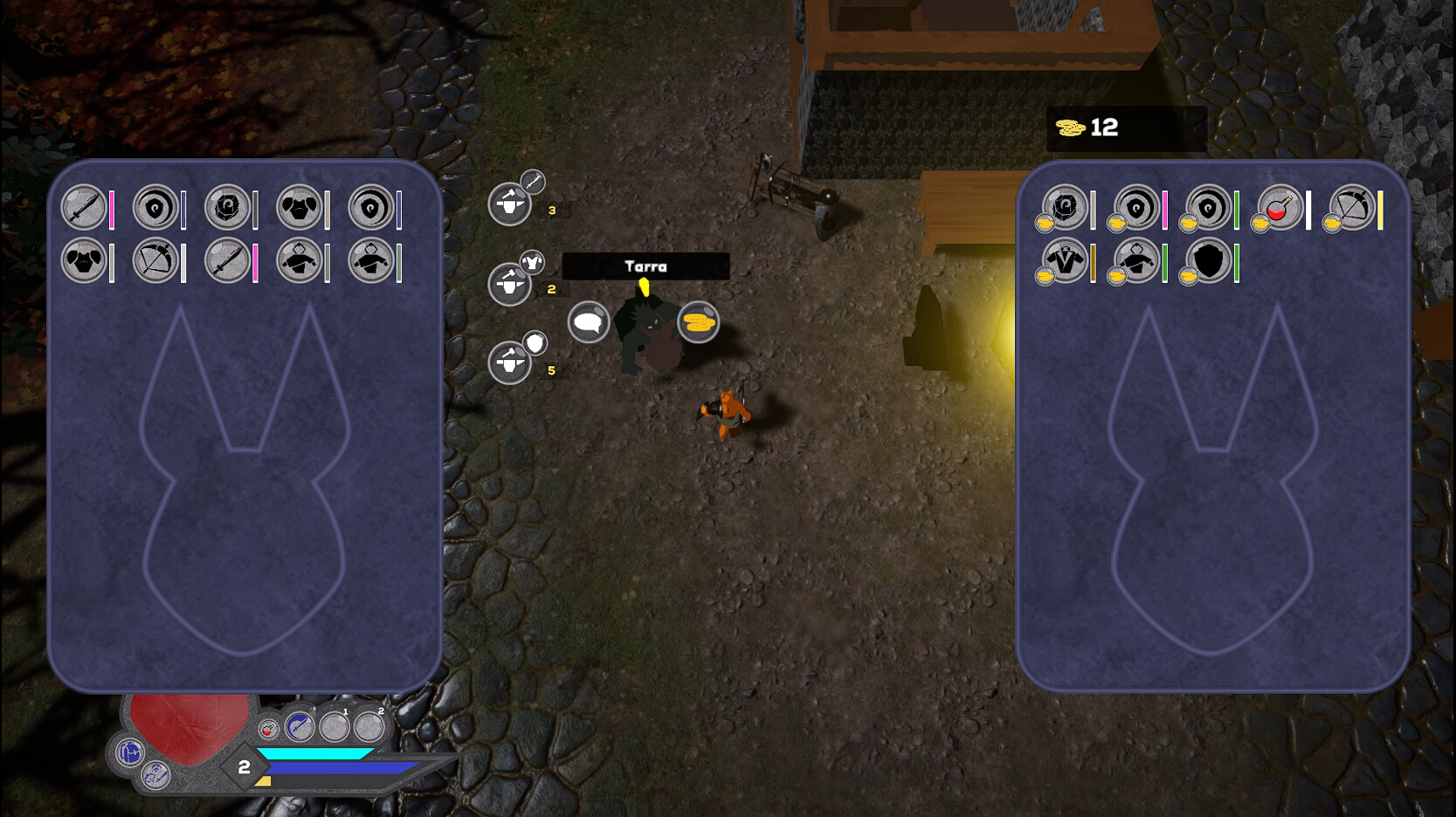The image size is (1456, 817).
Task: Select the sword in your inventory
Action: [84, 208]
